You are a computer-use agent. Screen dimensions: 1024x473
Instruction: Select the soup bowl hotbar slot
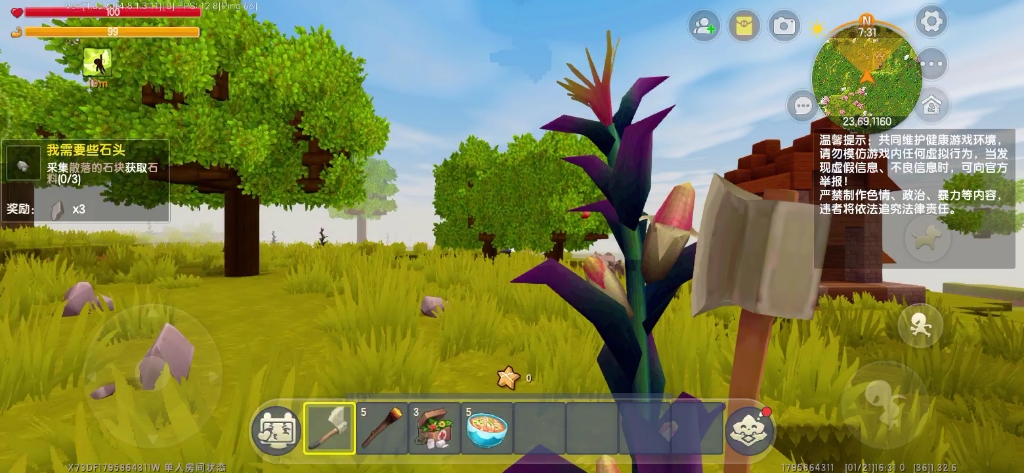pyautogui.click(x=488, y=428)
